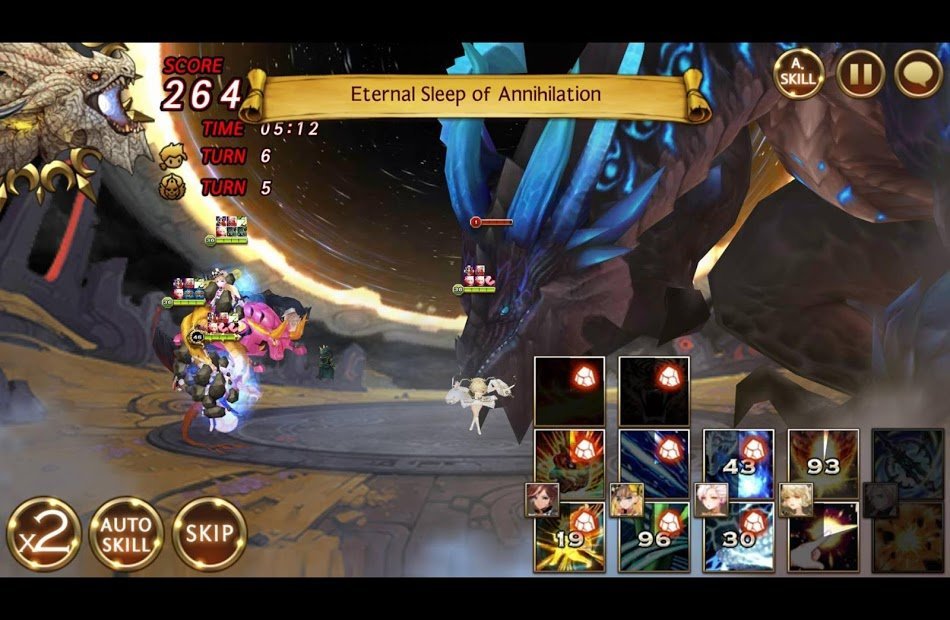Open the A. Skill awakening skill button
The width and height of the screenshot is (950, 620).
point(799,74)
